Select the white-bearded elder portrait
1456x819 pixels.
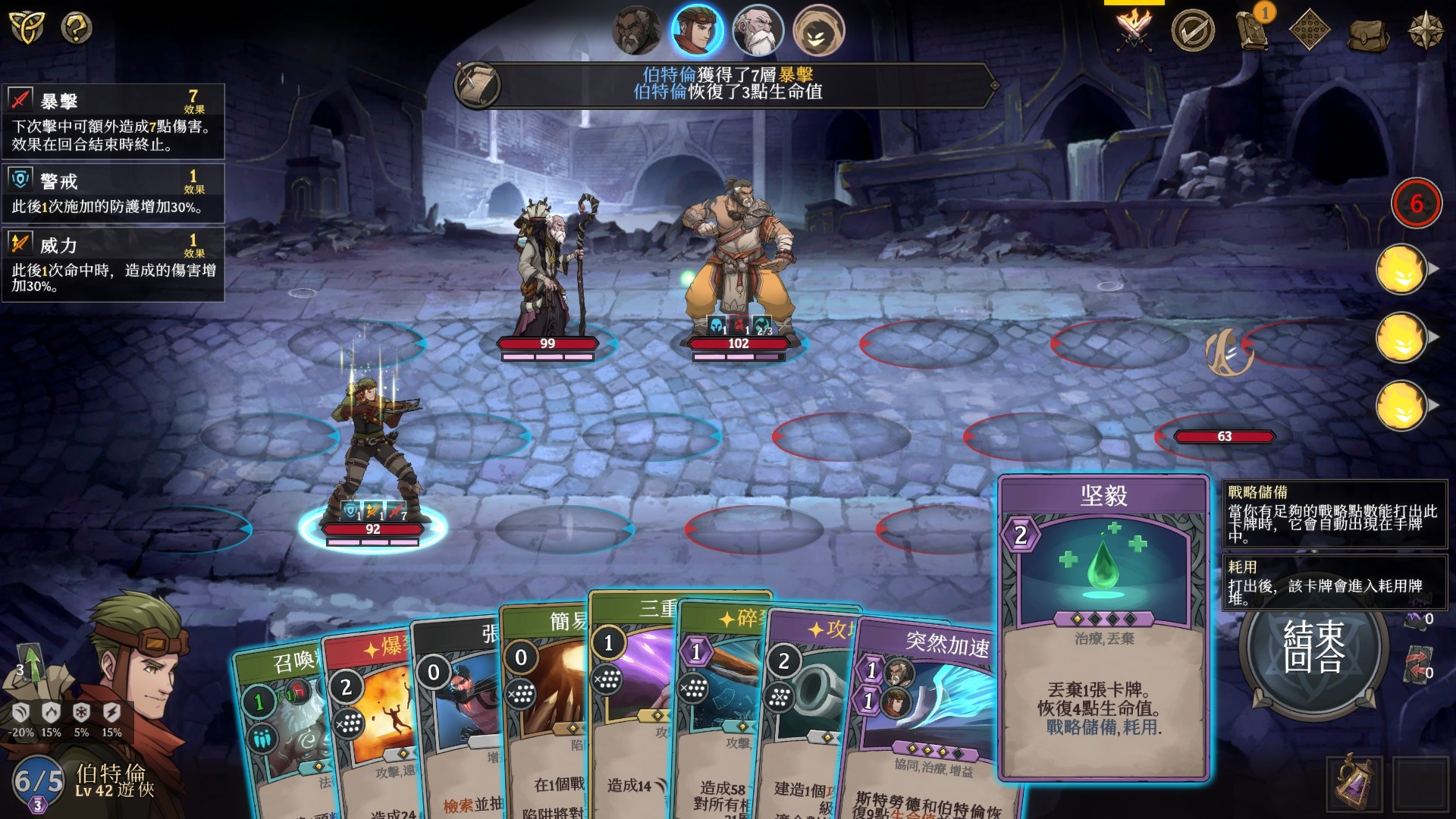click(x=758, y=30)
